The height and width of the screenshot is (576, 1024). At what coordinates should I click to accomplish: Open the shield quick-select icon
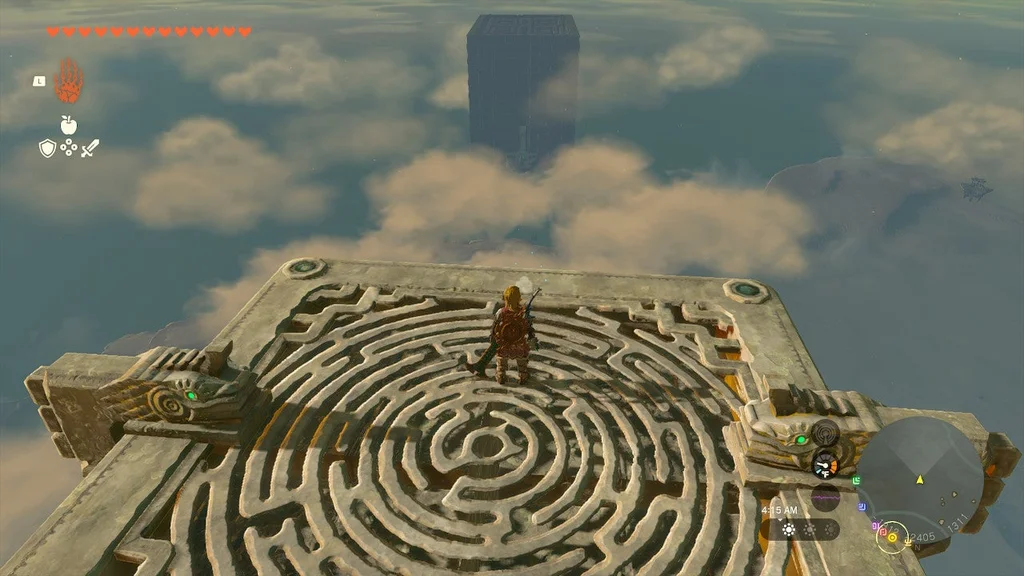point(47,148)
